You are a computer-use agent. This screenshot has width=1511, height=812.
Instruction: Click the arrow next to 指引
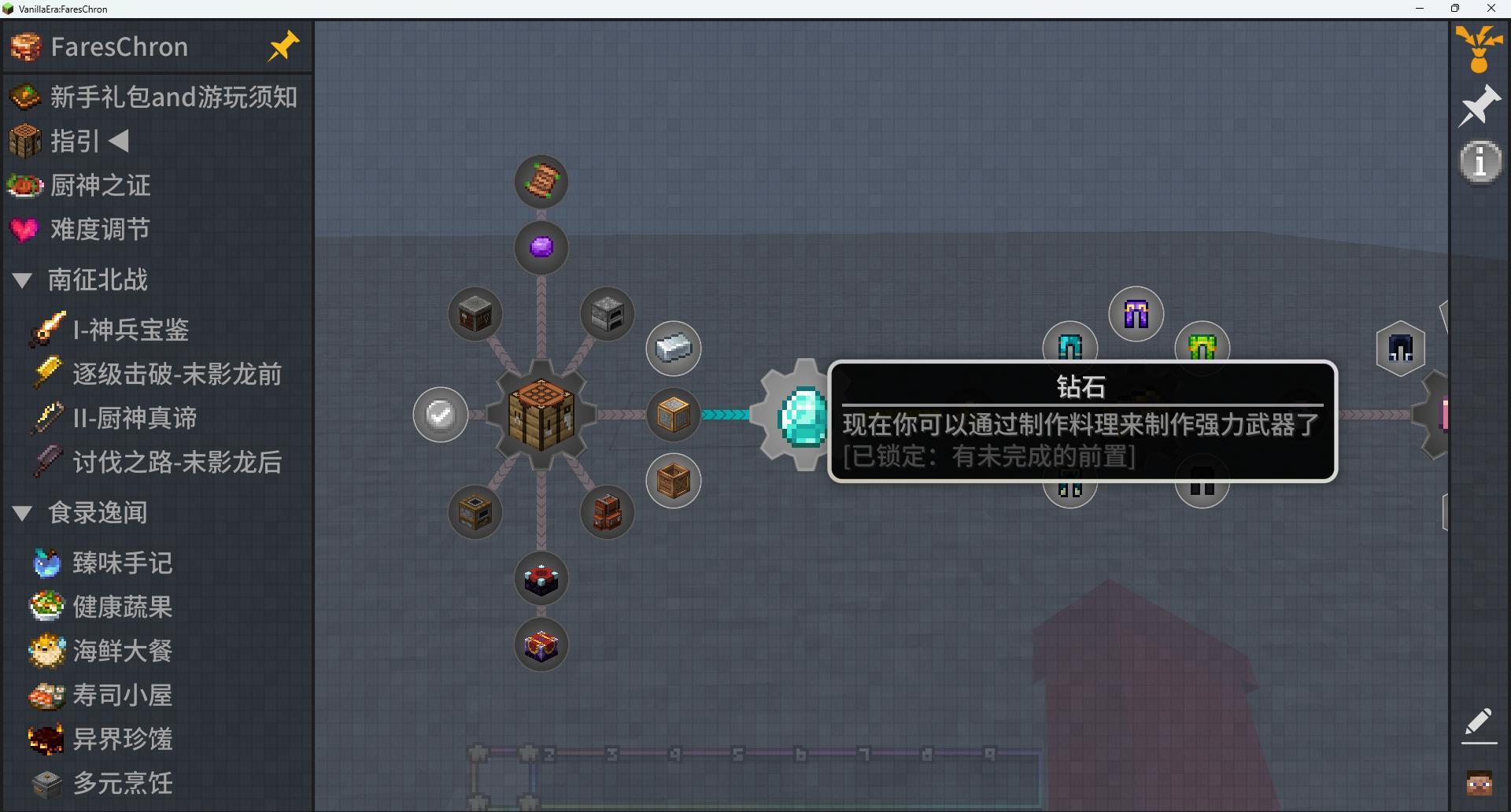[117, 141]
